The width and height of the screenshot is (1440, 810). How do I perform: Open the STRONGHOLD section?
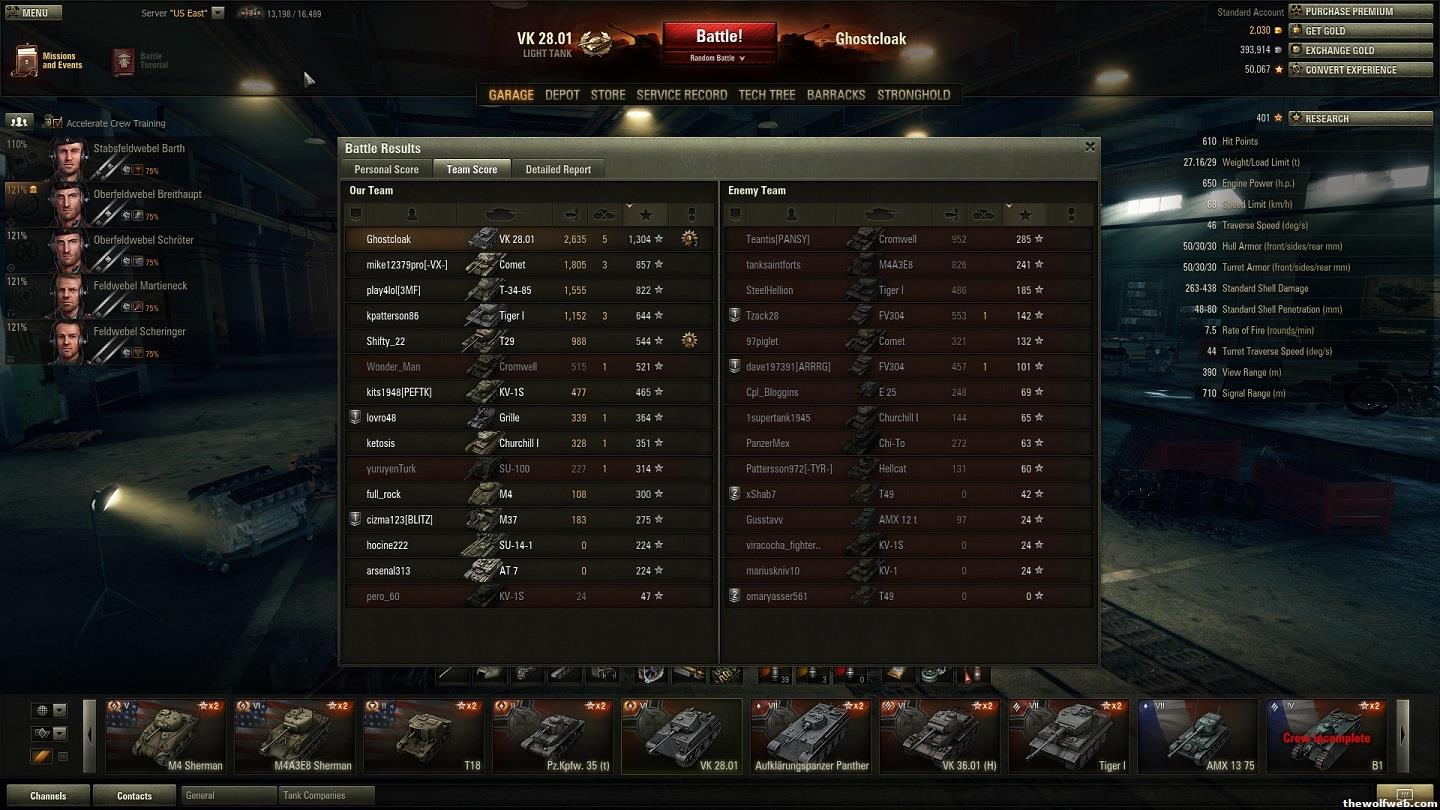(x=914, y=95)
